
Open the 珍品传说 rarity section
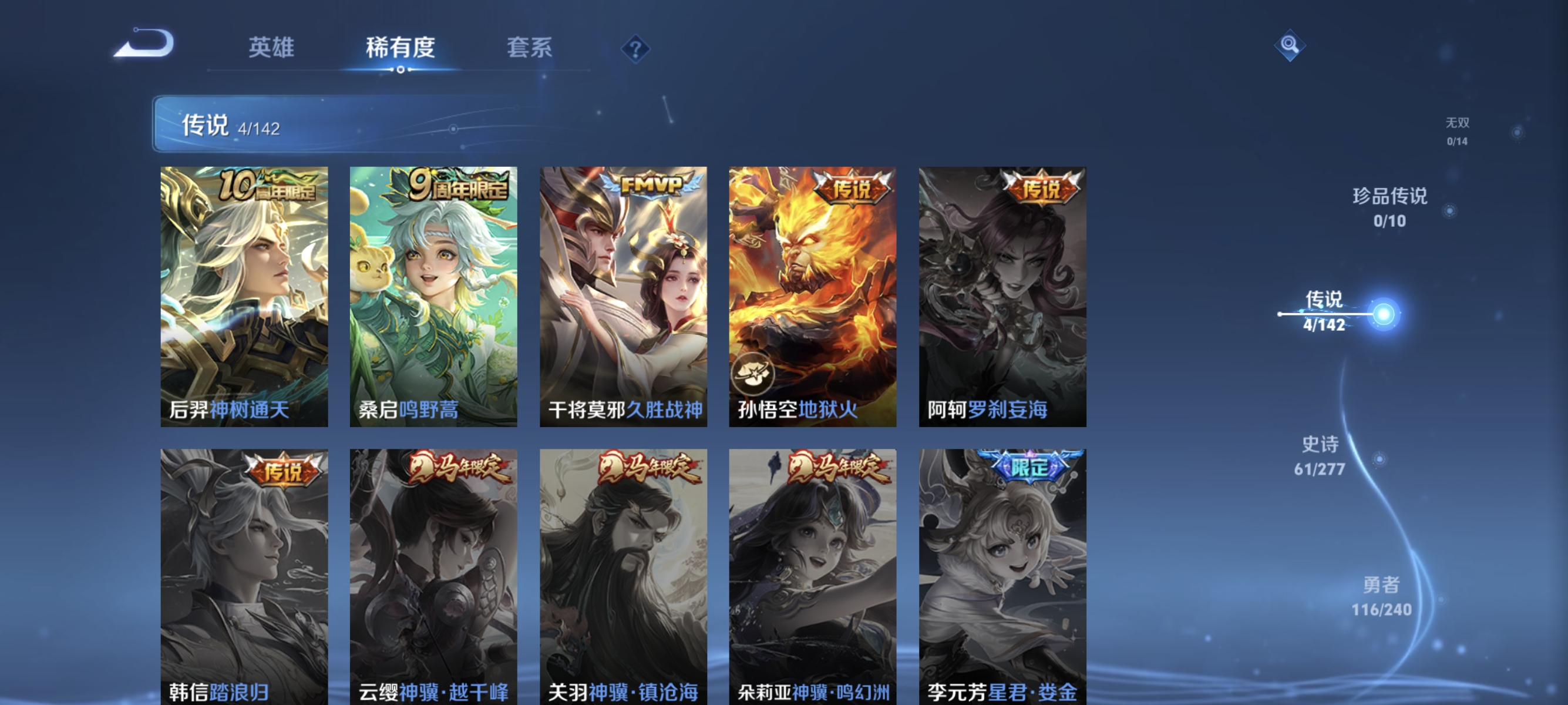coord(1389,197)
